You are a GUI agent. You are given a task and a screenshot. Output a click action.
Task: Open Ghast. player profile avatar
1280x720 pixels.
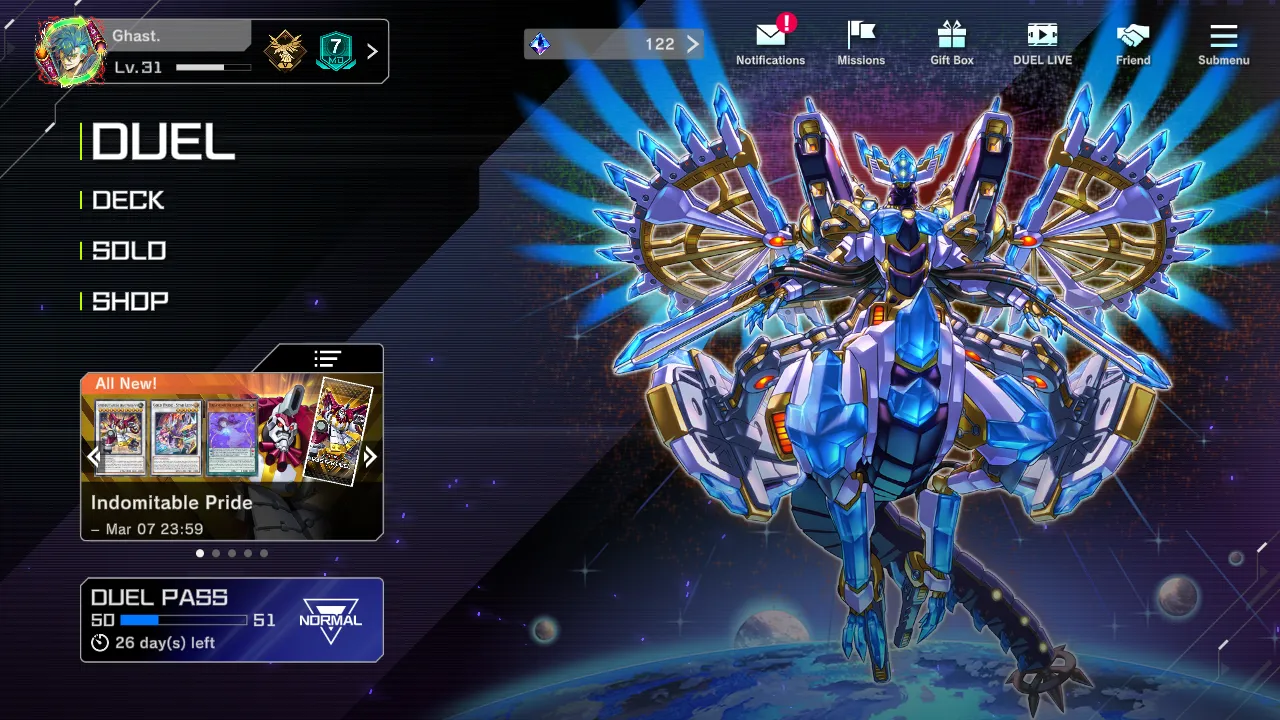[x=70, y=51]
